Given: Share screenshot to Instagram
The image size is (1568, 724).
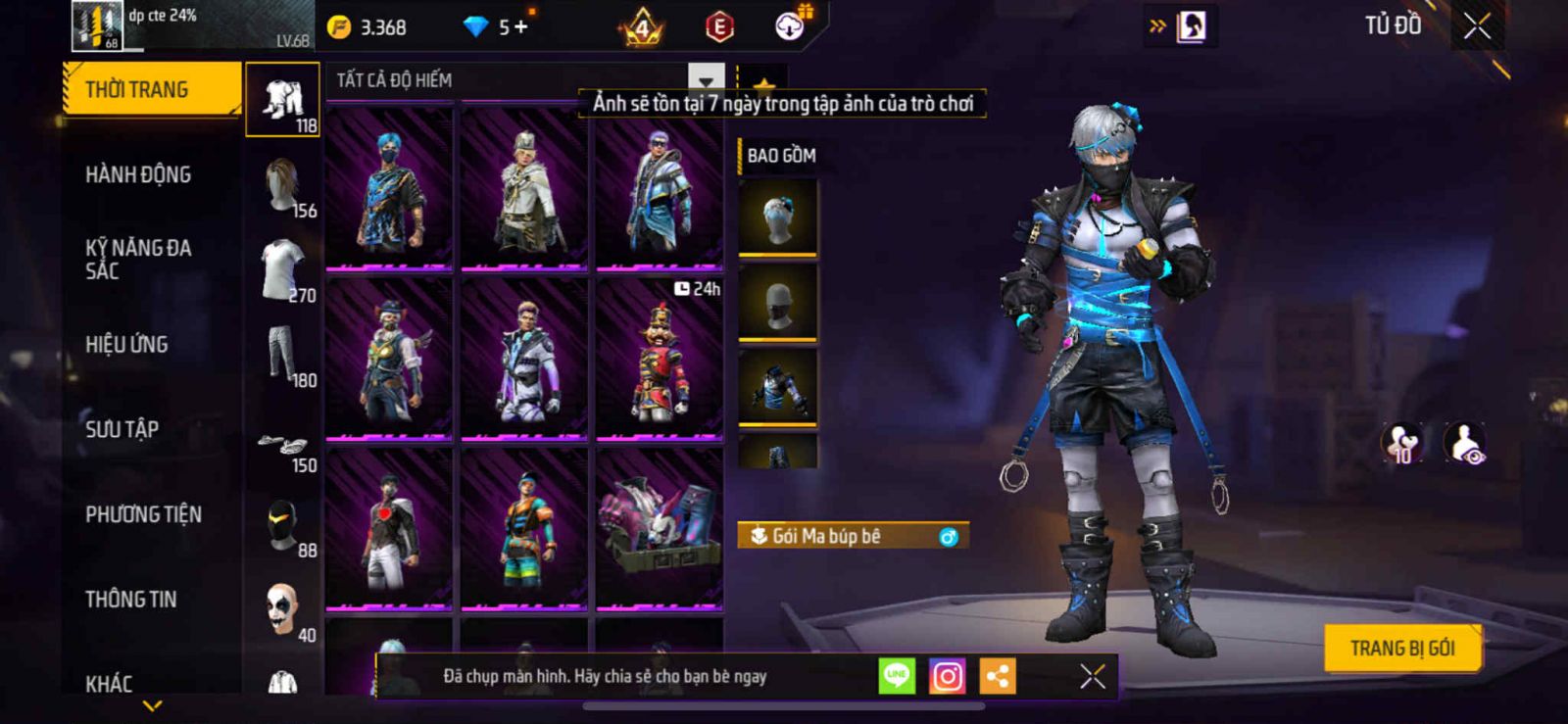Looking at the screenshot, I should click(x=947, y=676).
